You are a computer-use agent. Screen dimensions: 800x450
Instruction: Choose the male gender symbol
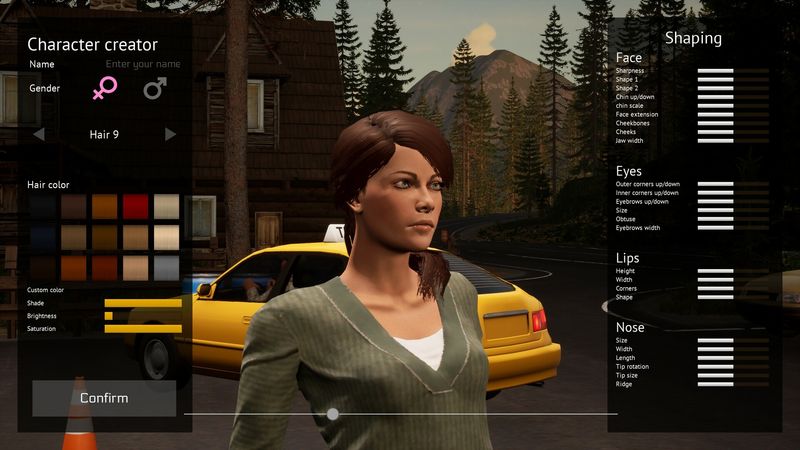click(154, 89)
